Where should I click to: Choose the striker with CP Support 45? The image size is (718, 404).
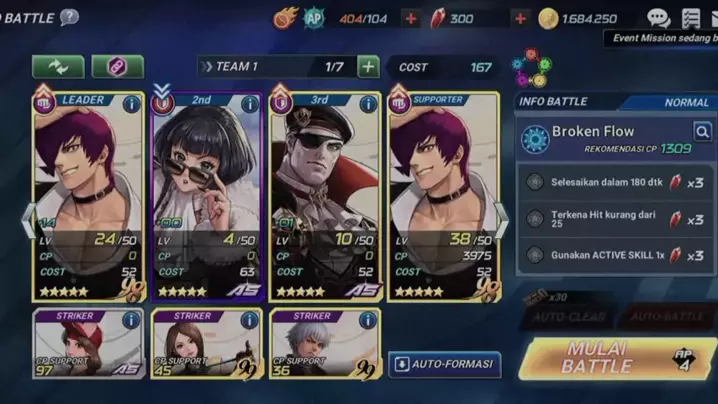tap(206, 343)
